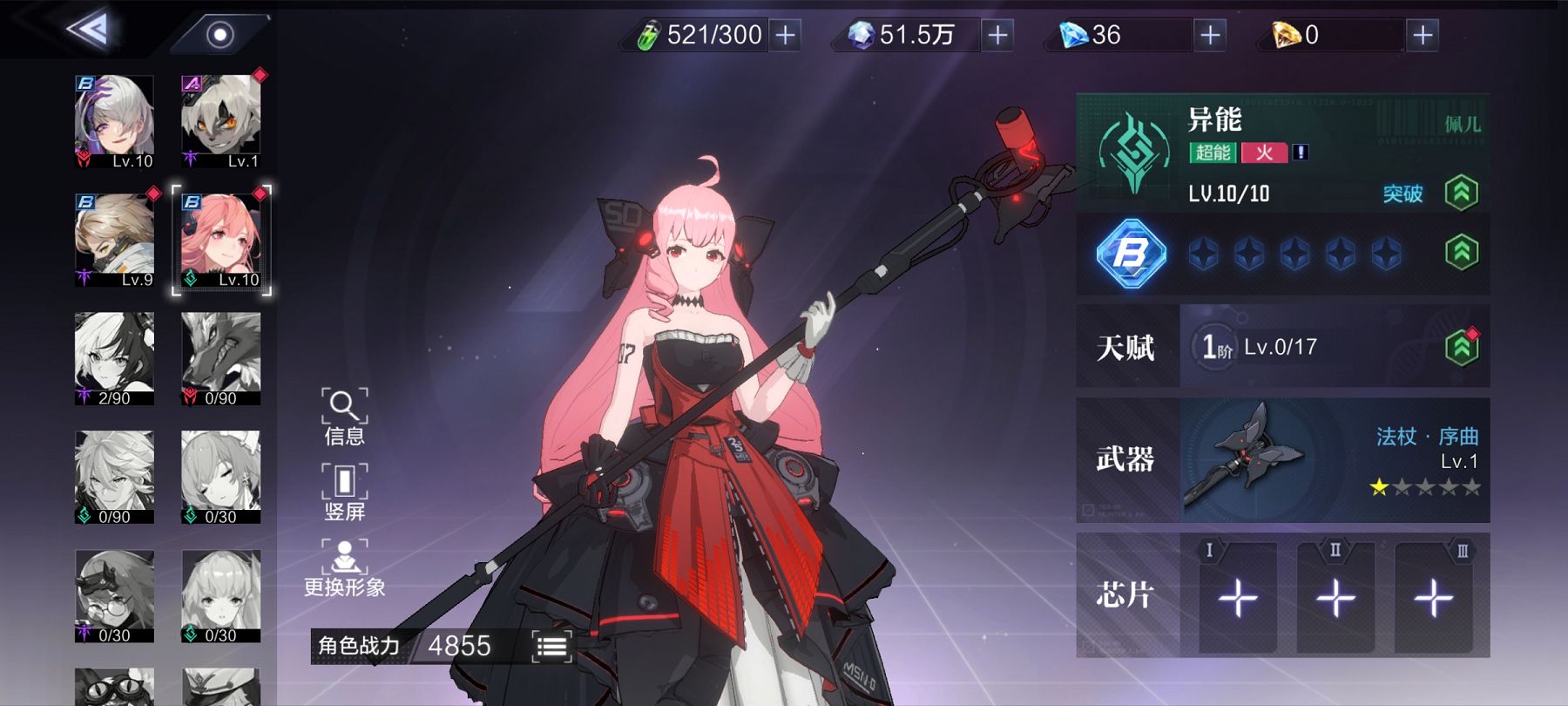
Task: Click the circular home button
Action: (x=220, y=35)
